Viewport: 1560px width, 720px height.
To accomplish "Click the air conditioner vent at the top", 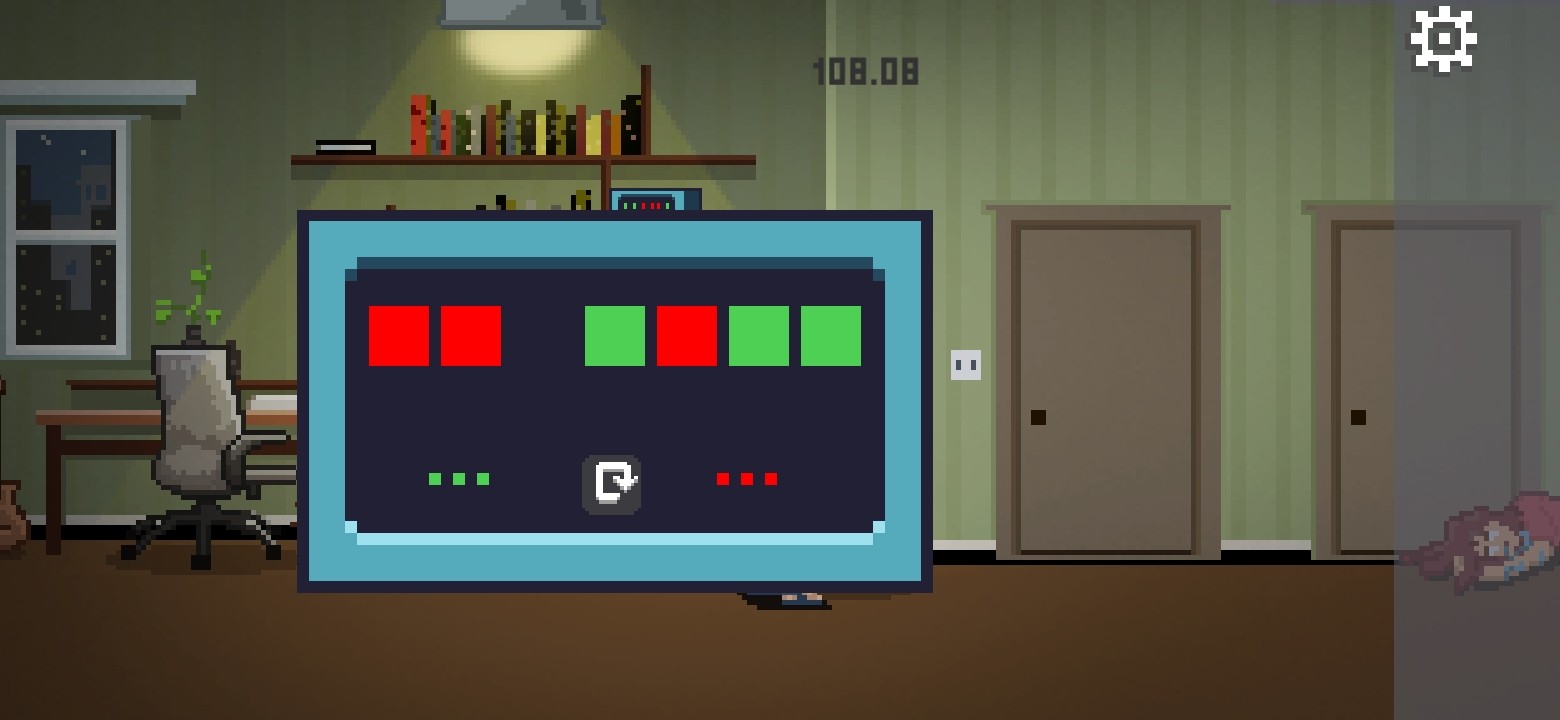I will pyautogui.click(x=523, y=10).
